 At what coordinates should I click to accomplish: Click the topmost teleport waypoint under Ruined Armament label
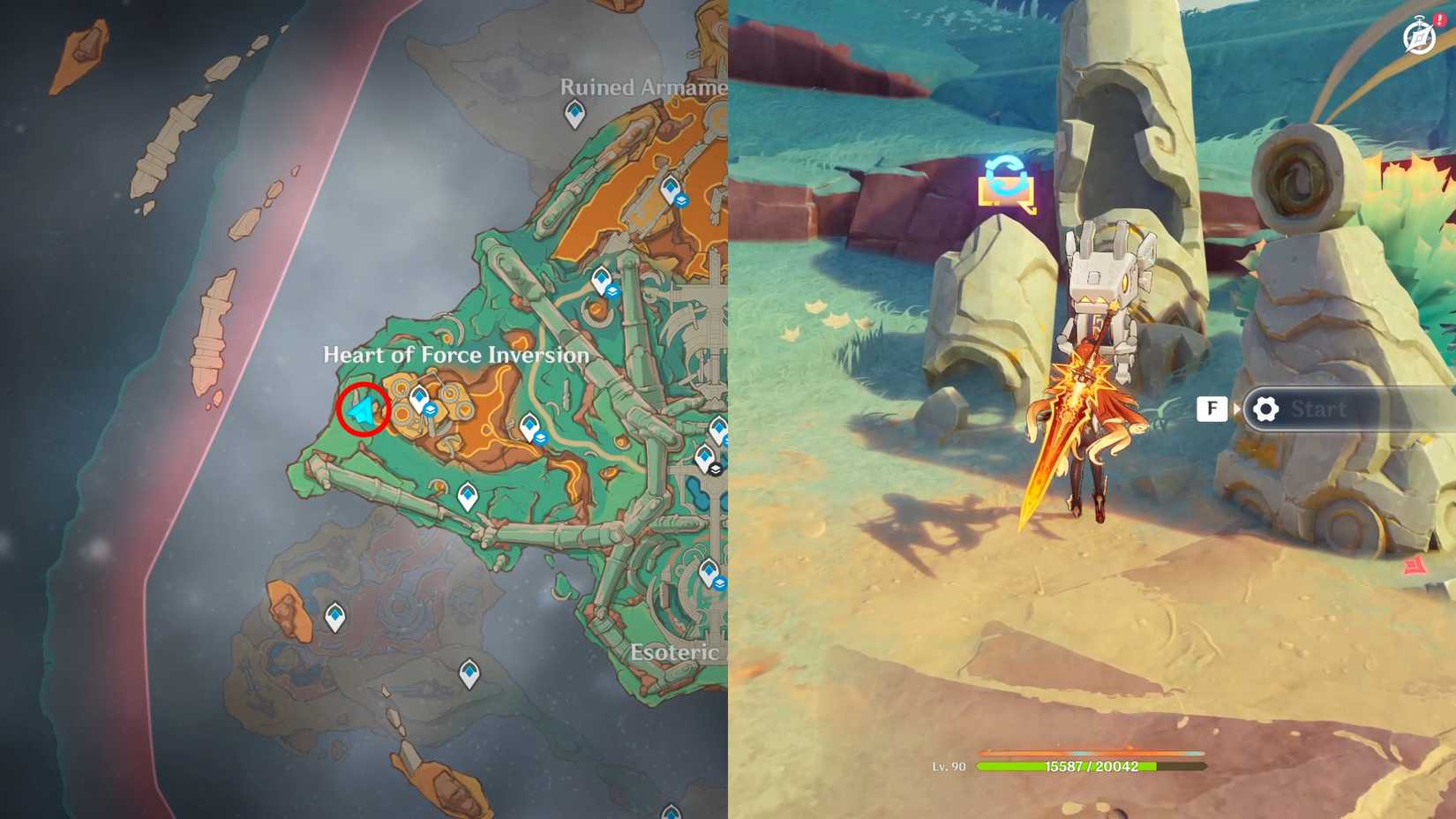coord(574,113)
